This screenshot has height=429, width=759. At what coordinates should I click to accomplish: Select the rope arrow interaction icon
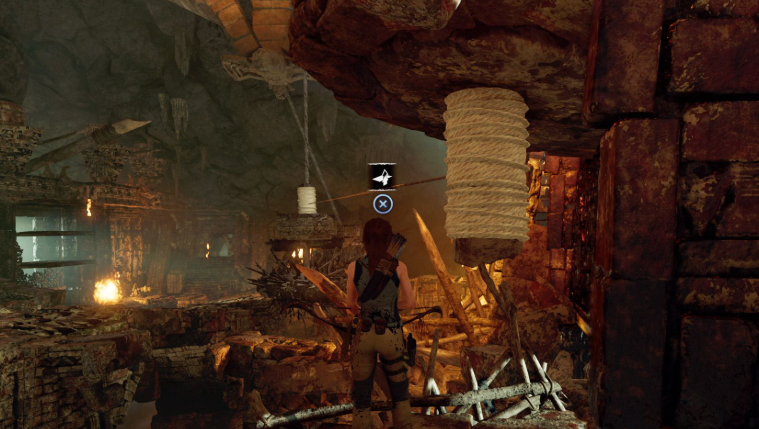click(x=382, y=177)
